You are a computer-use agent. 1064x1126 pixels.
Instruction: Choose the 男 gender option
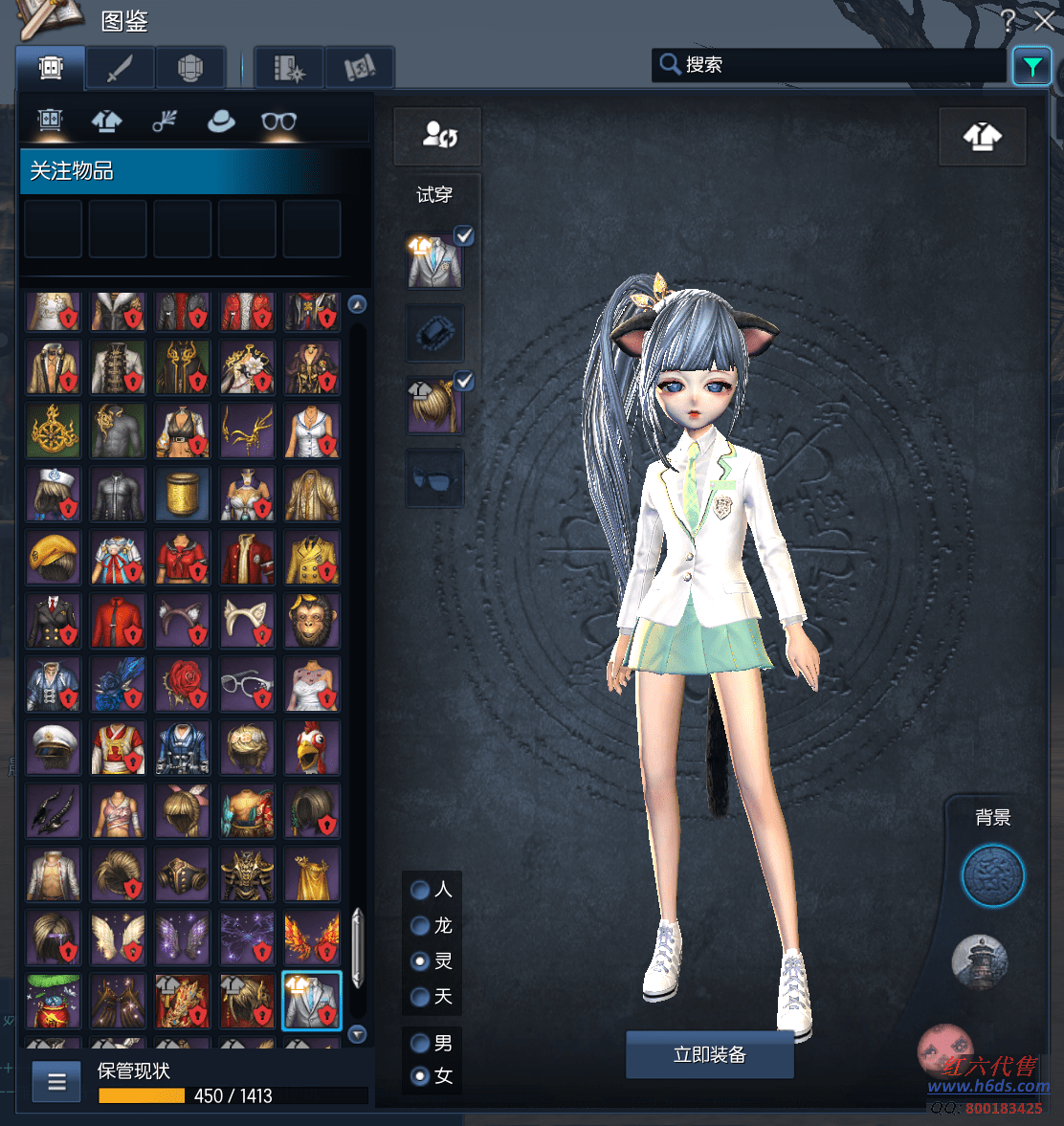(420, 1043)
